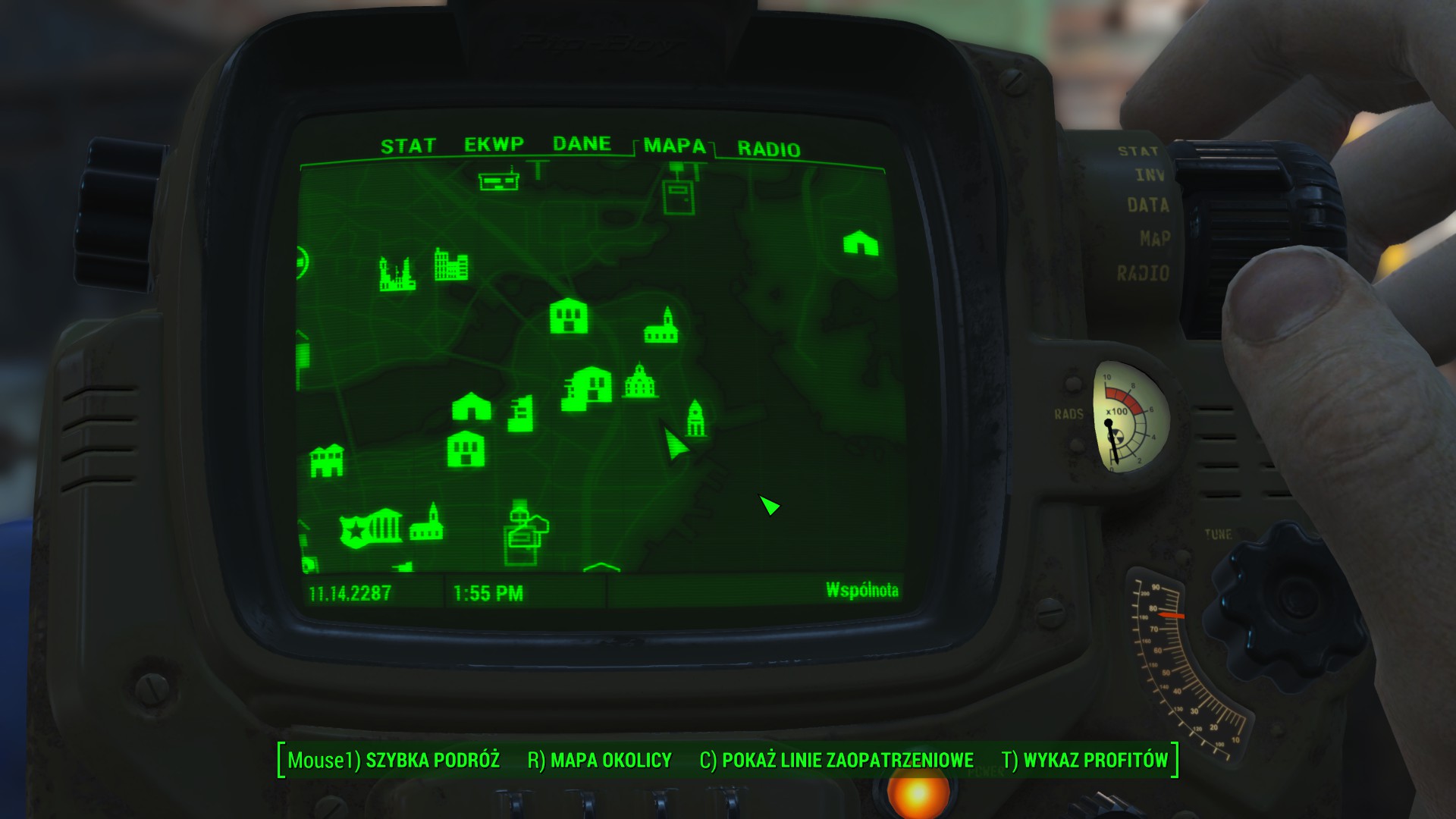Select the apartment rowhouse marker at lower left
1456x819 pixels.
click(327, 460)
